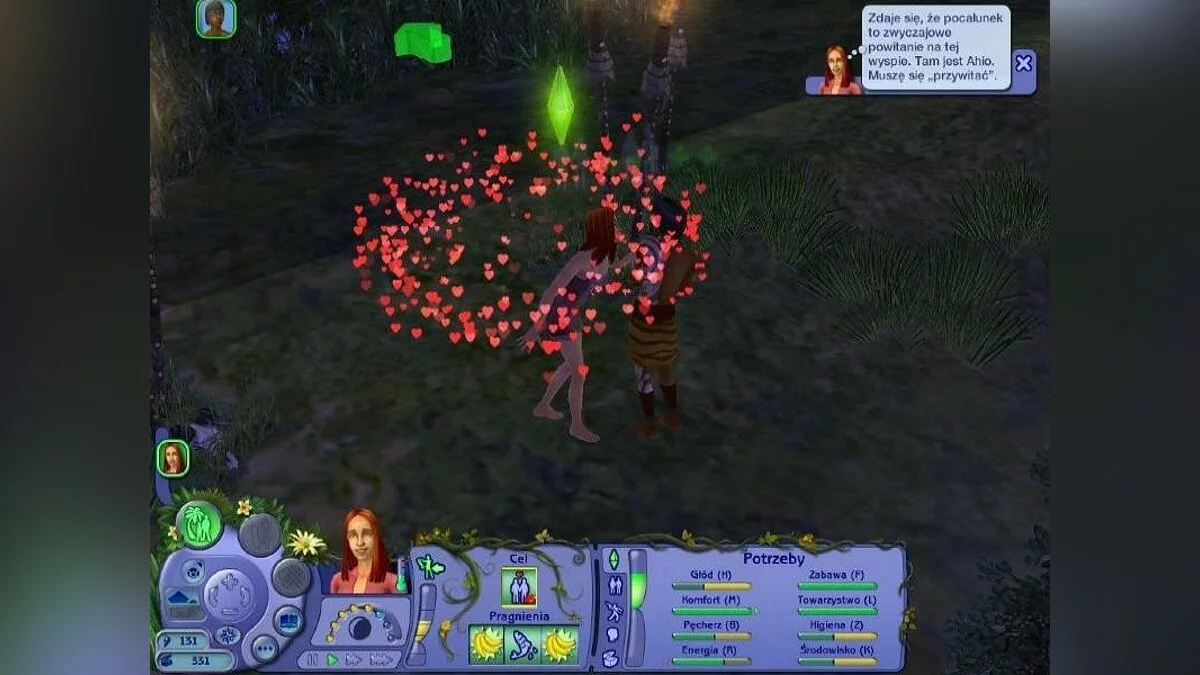Screen dimensions: 1200x675
Task: Set game speed to triple fast-forward
Action: pyautogui.click(x=381, y=660)
